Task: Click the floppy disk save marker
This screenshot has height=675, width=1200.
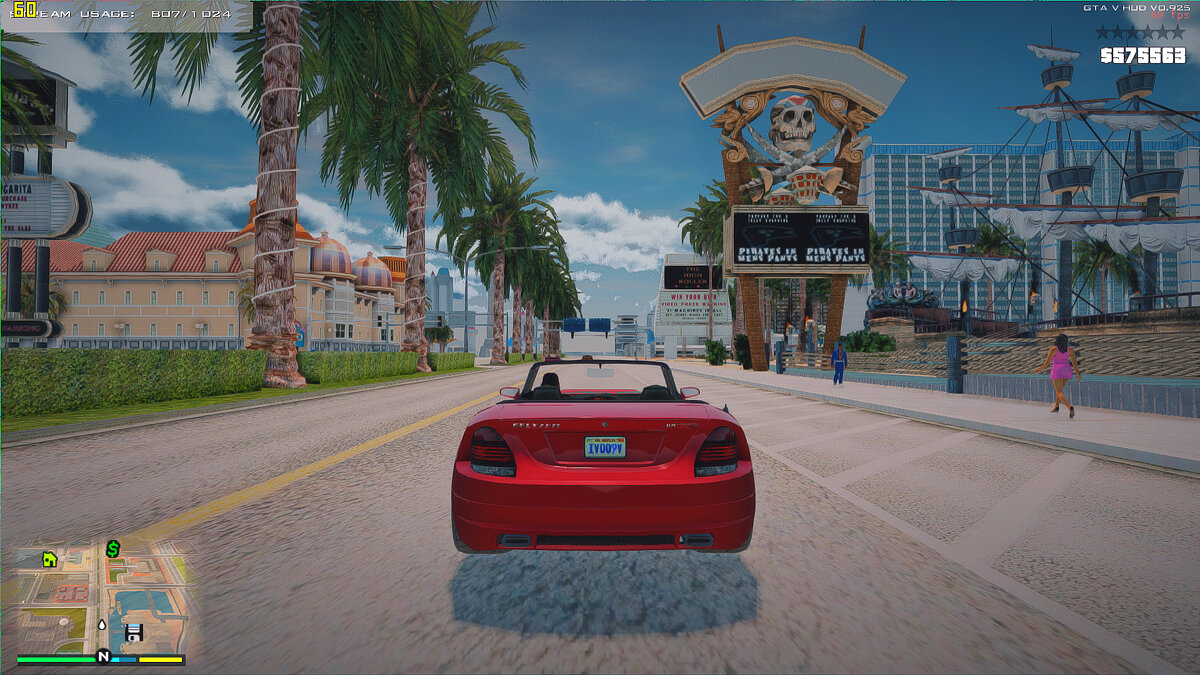Action: [133, 632]
